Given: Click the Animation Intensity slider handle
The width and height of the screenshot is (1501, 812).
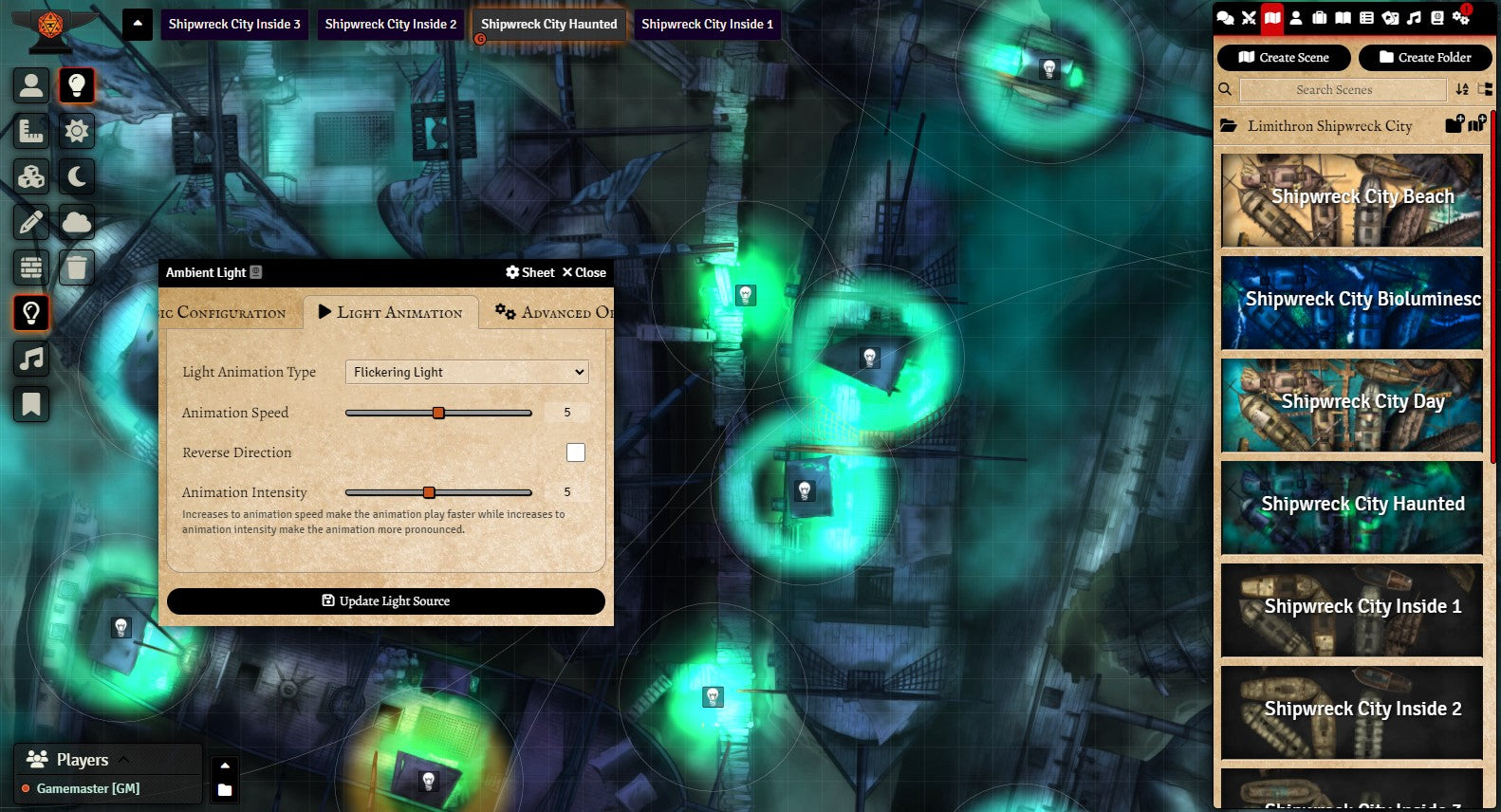Looking at the screenshot, I should 429,492.
